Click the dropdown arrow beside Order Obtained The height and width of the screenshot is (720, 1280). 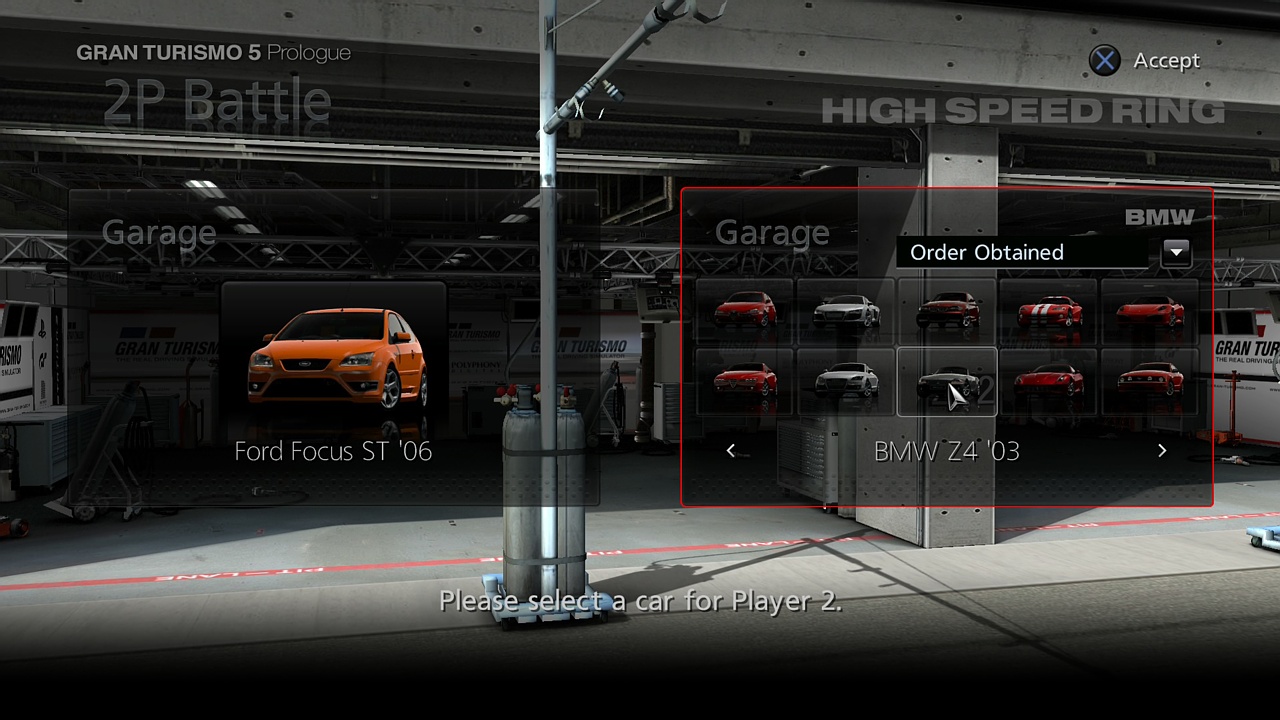tap(1176, 252)
